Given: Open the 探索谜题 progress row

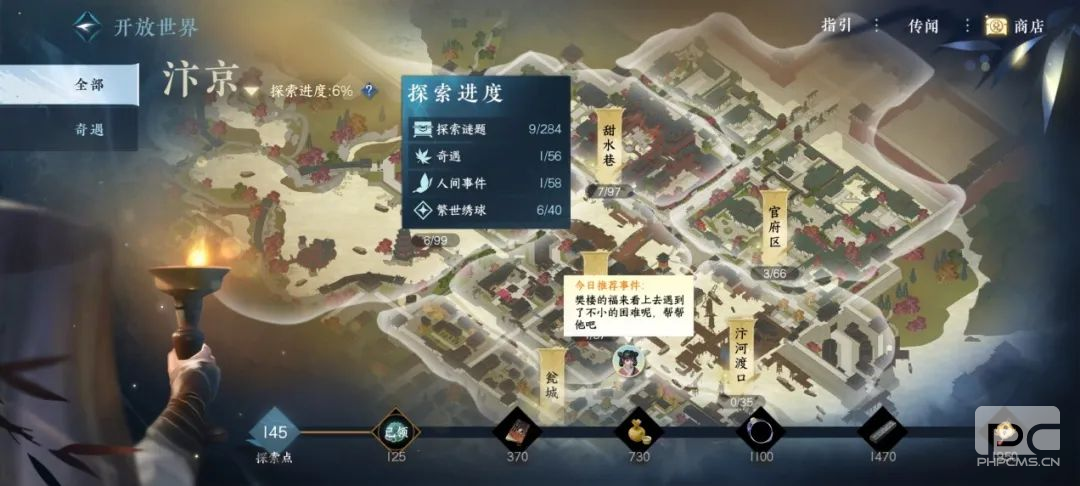Looking at the screenshot, I should [485, 128].
